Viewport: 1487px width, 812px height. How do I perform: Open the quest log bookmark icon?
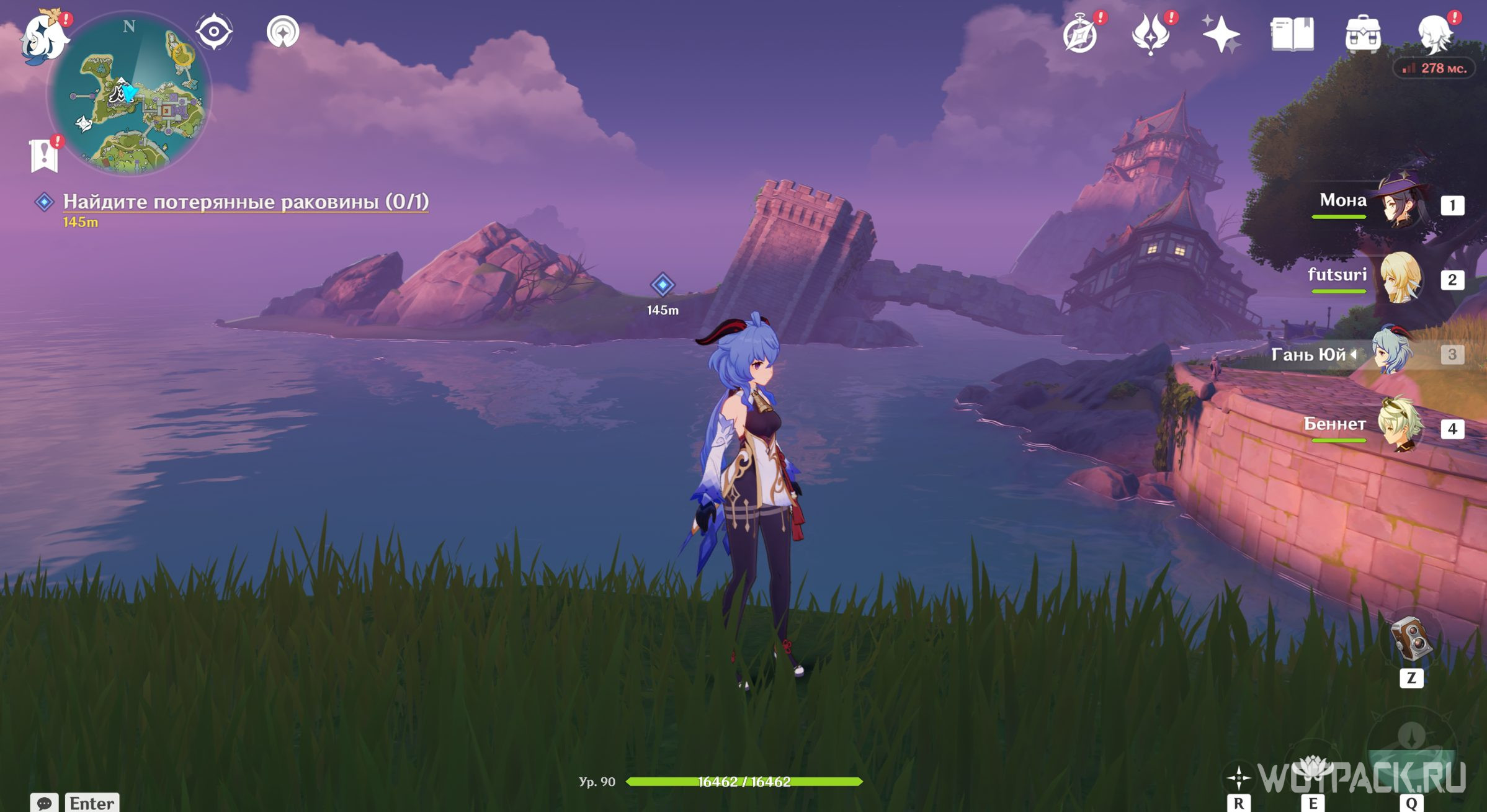pyautogui.click(x=44, y=155)
